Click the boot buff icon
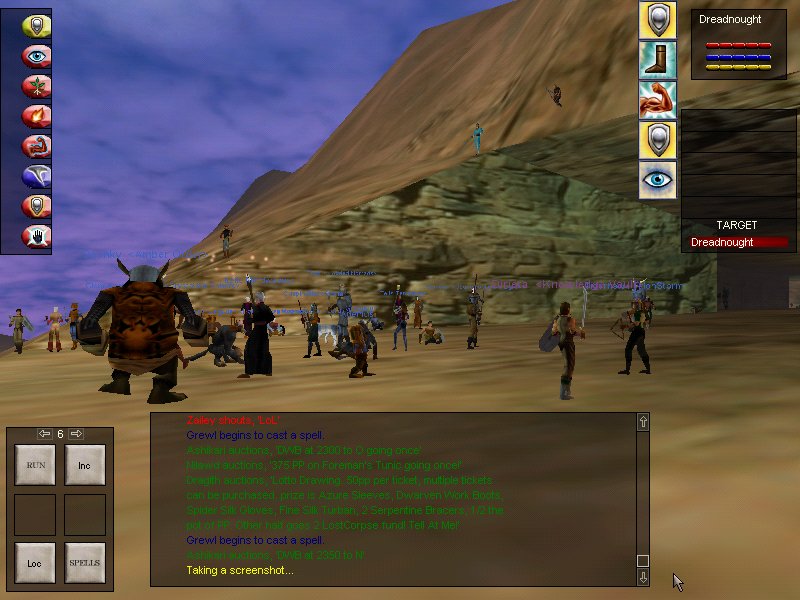 pos(658,60)
